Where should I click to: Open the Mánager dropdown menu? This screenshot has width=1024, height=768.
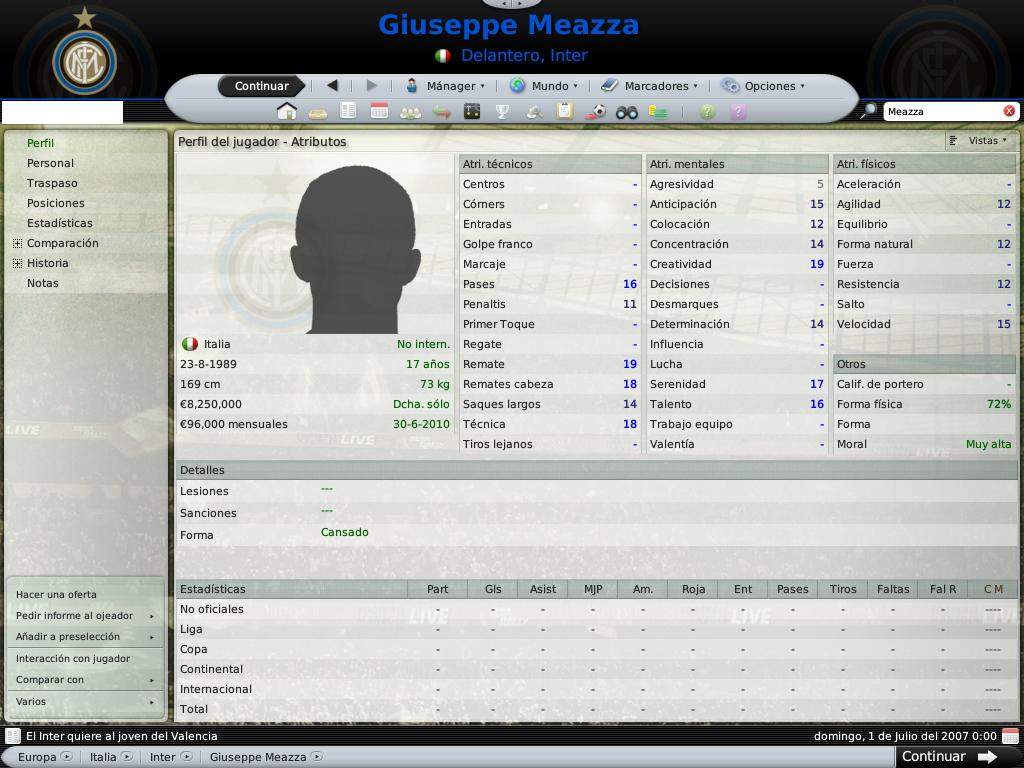point(445,86)
